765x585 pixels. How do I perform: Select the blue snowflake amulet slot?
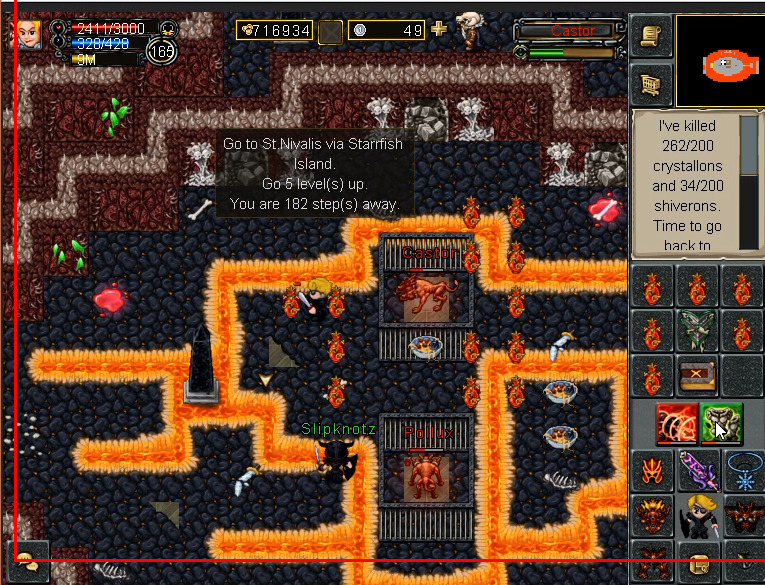743,469
